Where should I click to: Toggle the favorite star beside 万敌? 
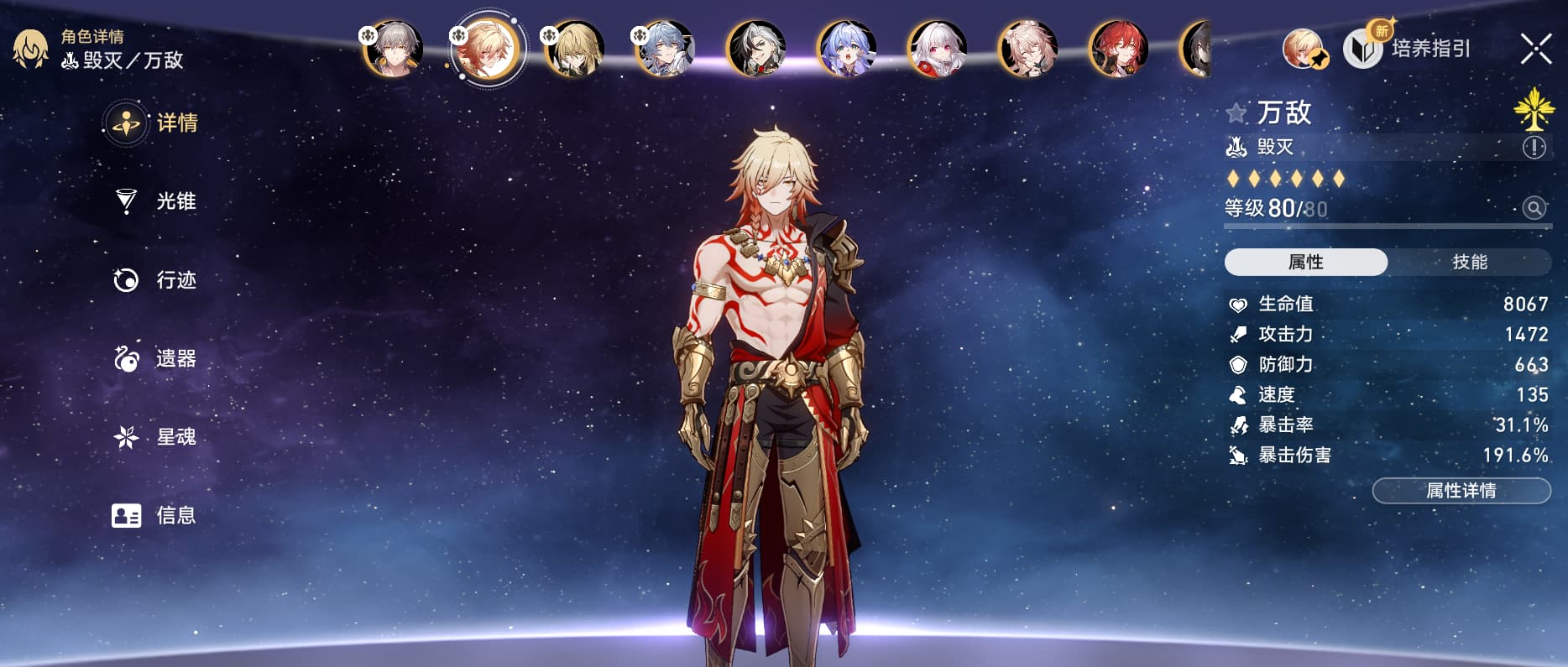pyautogui.click(x=1236, y=112)
